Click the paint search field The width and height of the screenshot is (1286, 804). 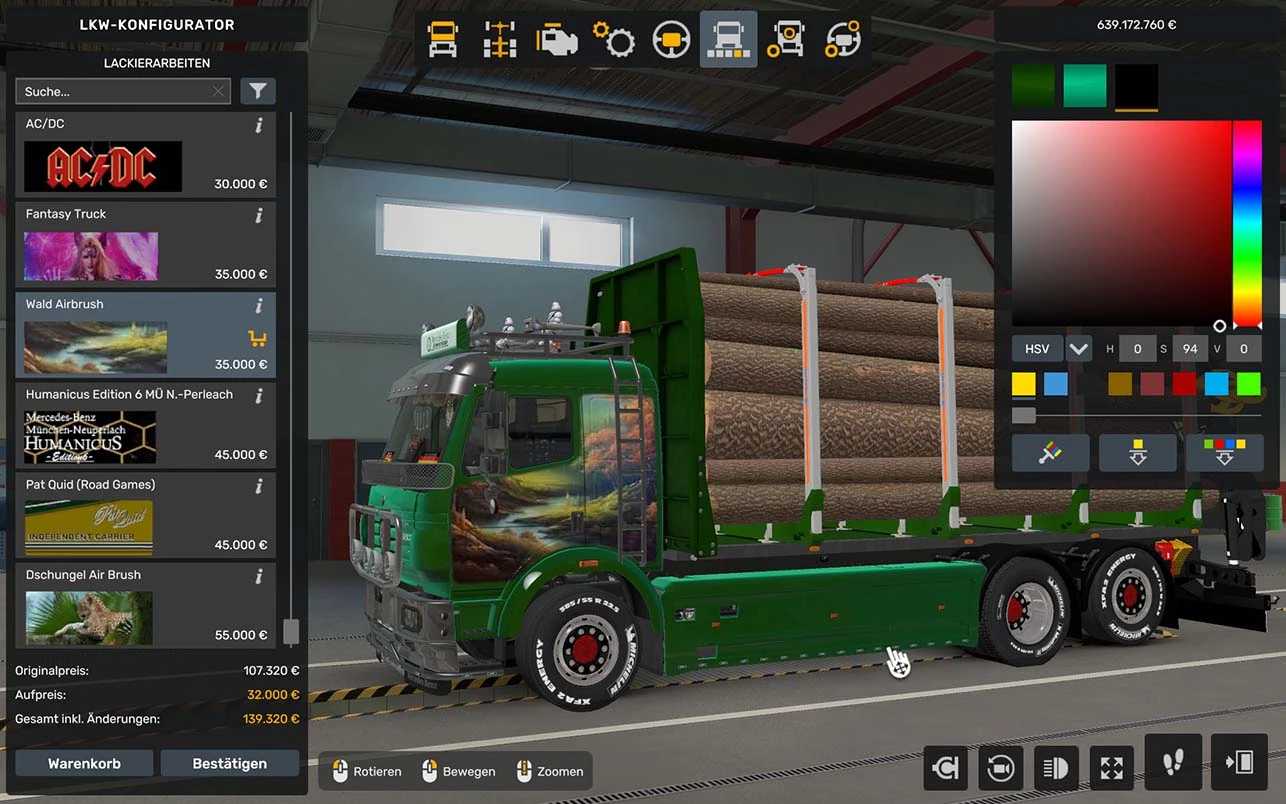[x=115, y=92]
